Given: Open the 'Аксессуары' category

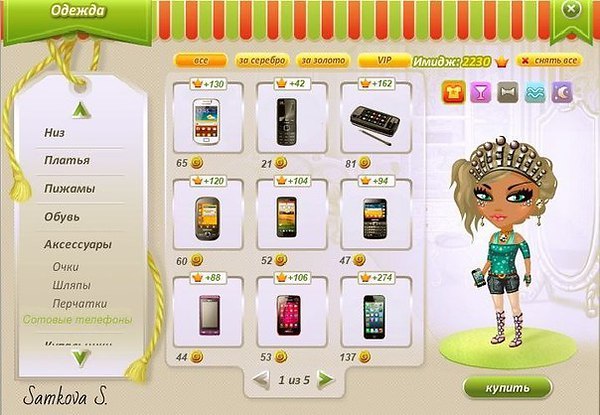Looking at the screenshot, I should 77,244.
